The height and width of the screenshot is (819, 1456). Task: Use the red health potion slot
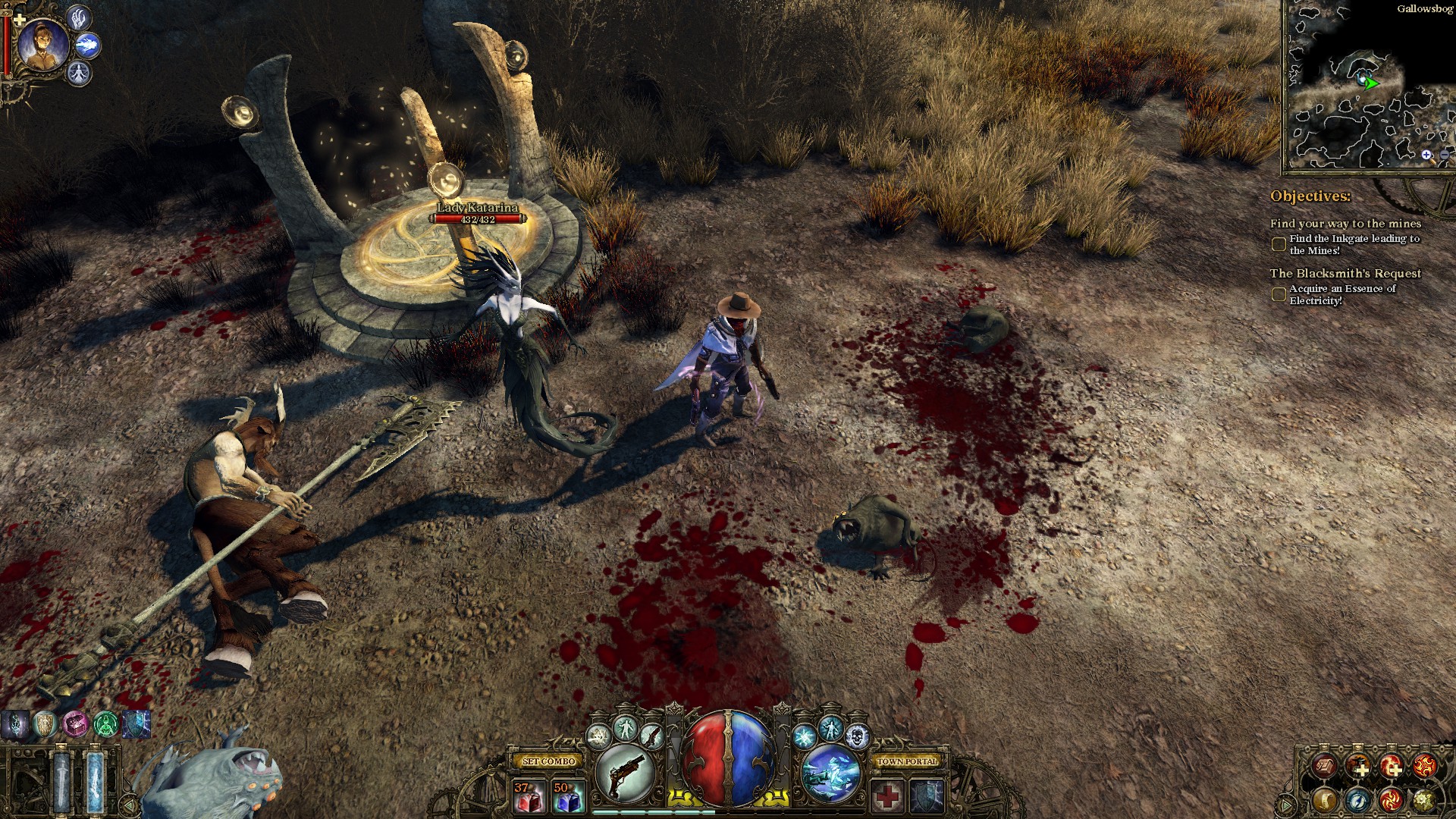pyautogui.click(x=529, y=797)
